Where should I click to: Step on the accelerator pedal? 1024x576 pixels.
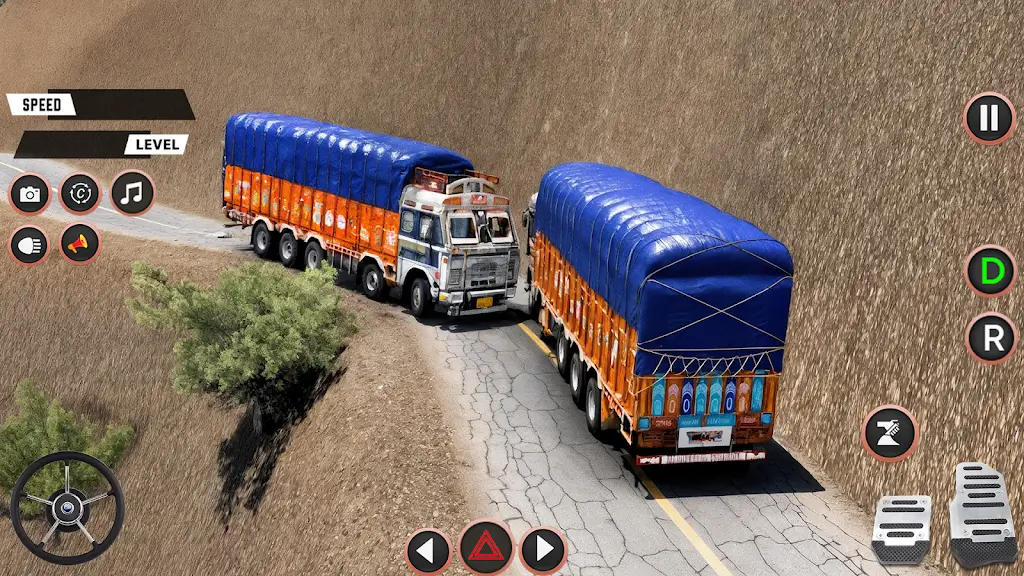[981, 514]
